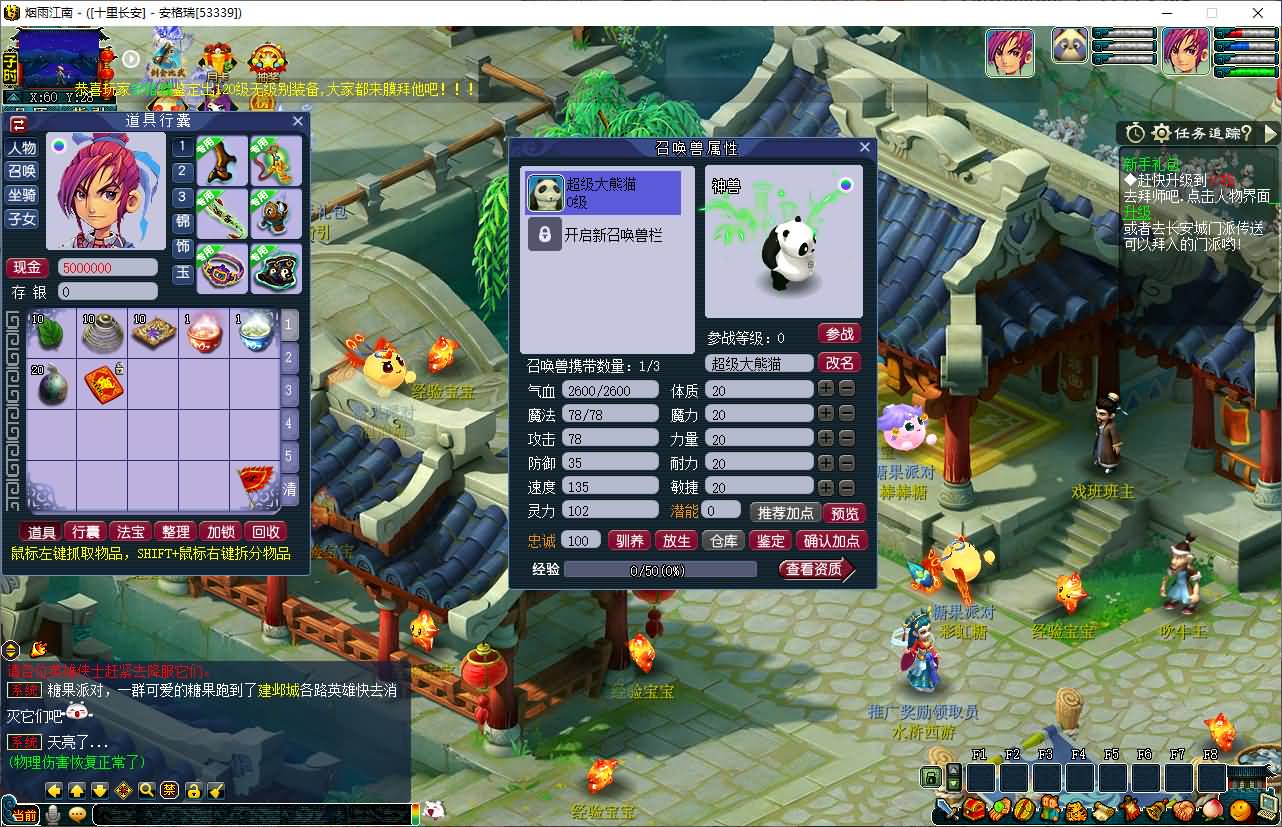The width and height of the screenshot is (1282, 827).
Task: Select the 超级大熊猫 pet entry
Action: click(603, 193)
